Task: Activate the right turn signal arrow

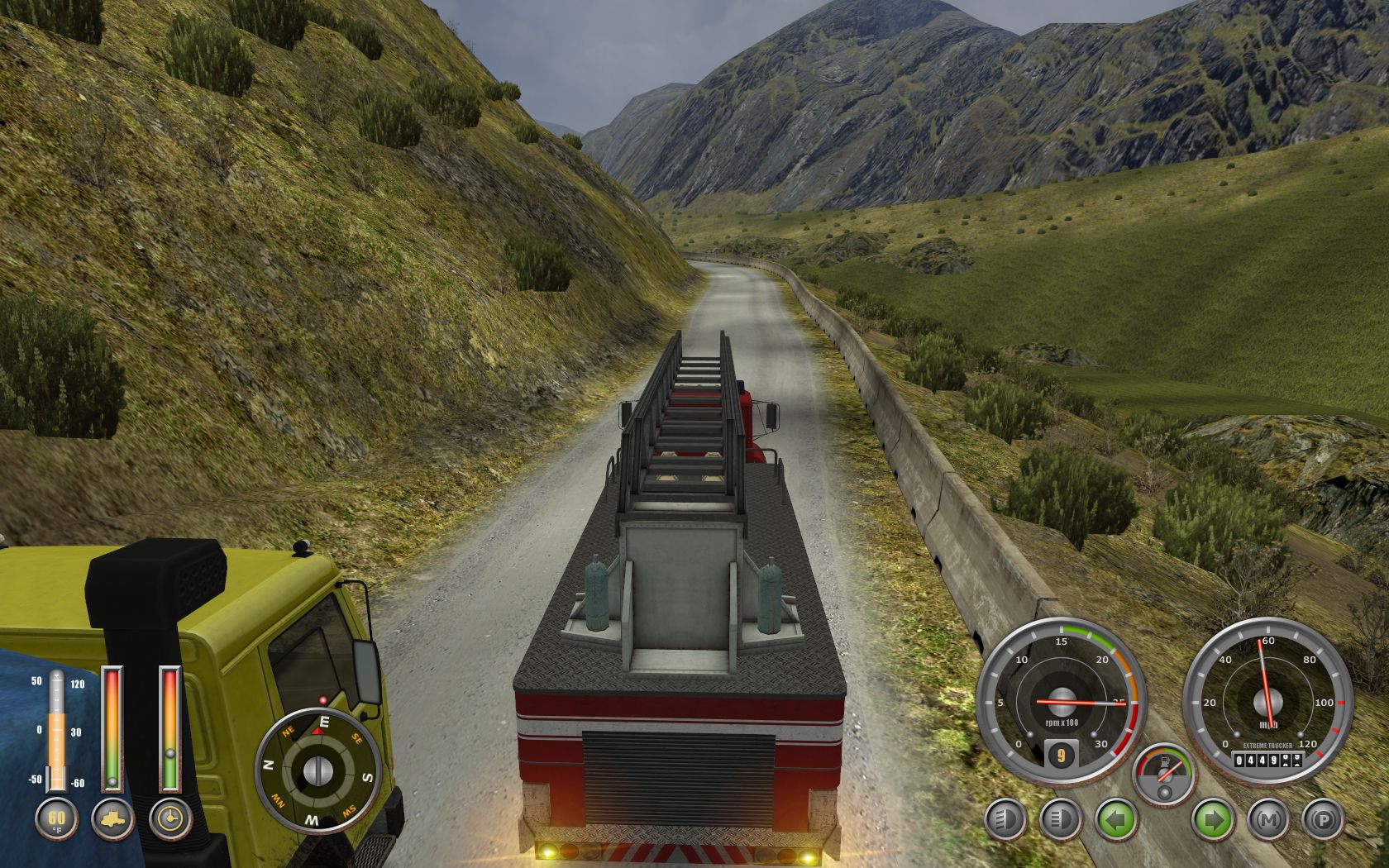Action: click(1213, 821)
